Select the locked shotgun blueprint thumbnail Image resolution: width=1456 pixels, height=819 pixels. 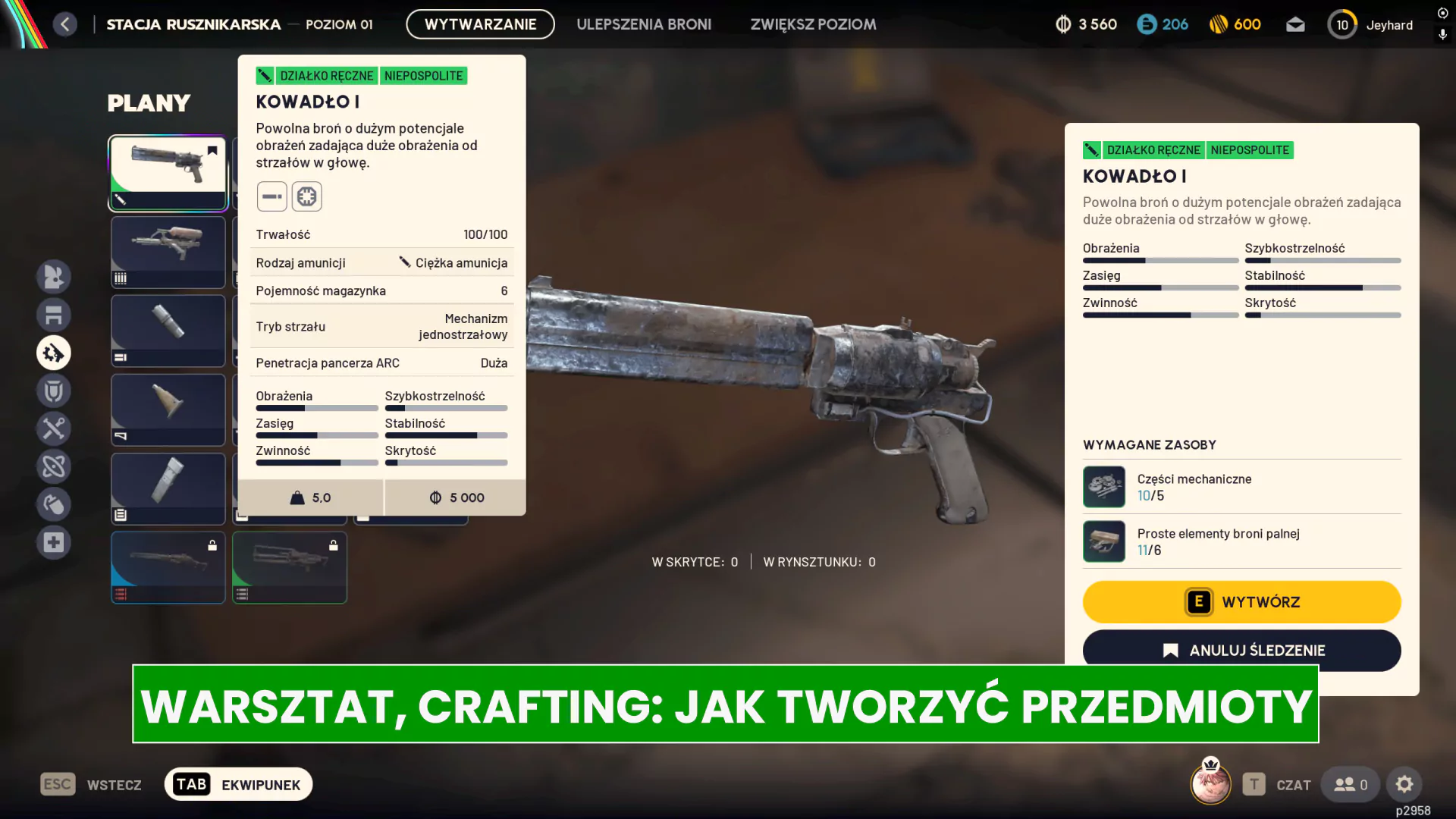168,567
